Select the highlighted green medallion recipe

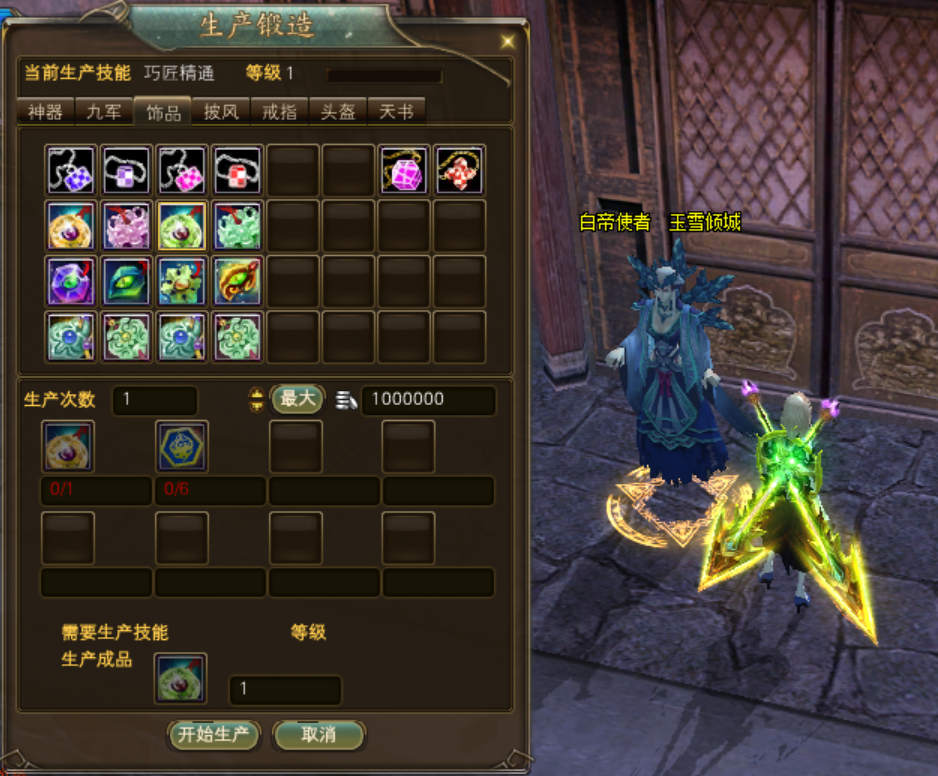tap(182, 225)
